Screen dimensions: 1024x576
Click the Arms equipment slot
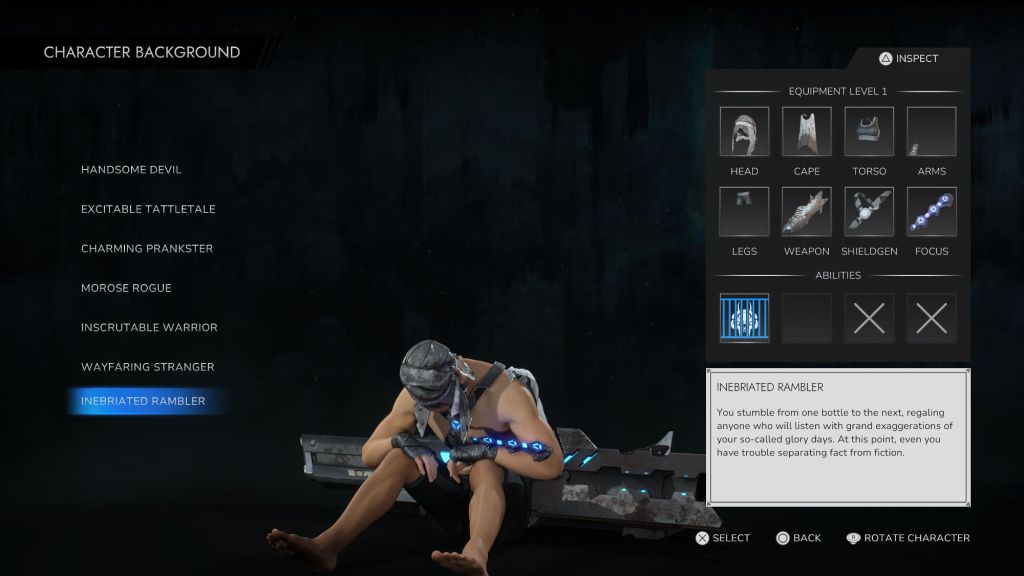[x=931, y=132]
